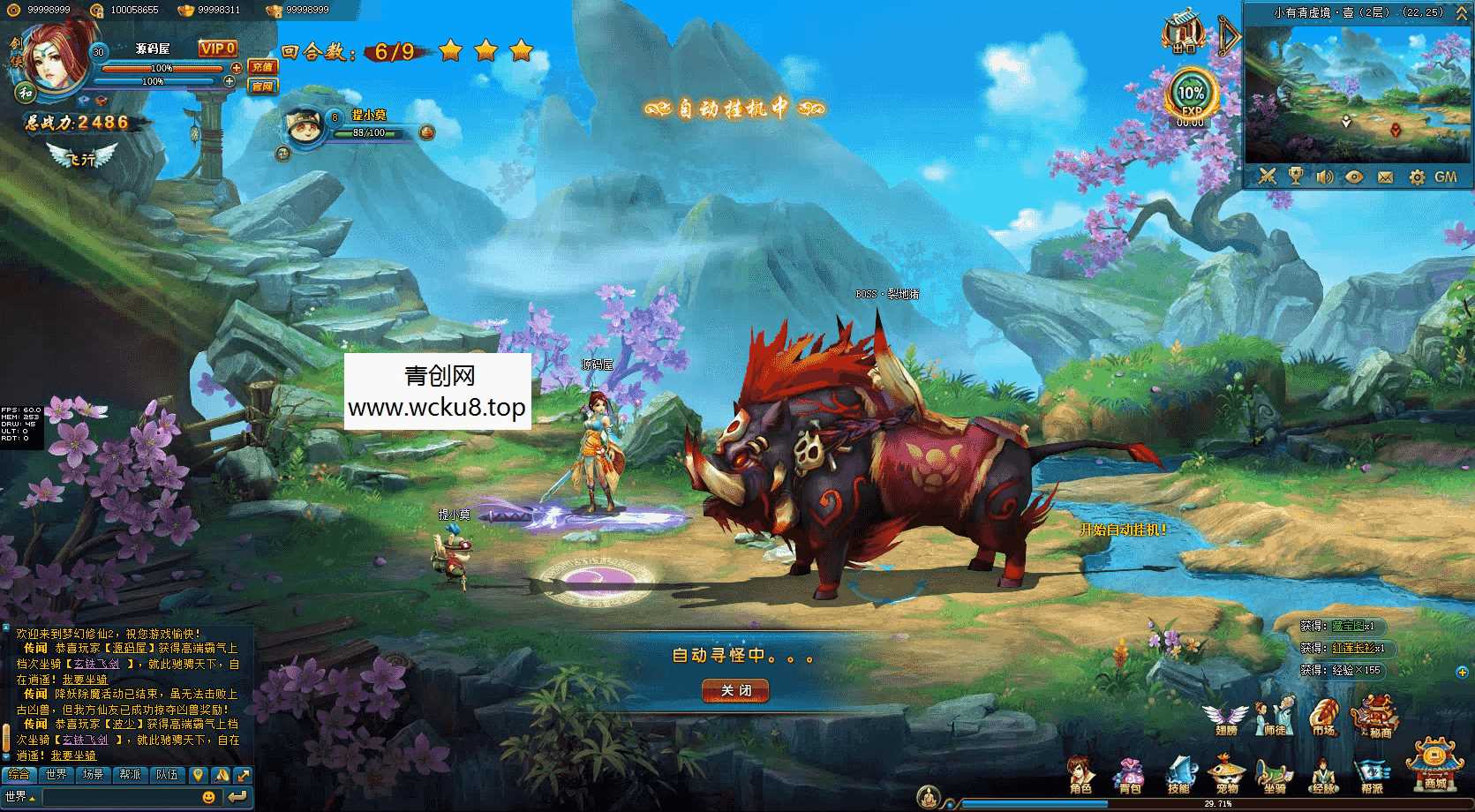This screenshot has width=1475, height=812.
Task: Toggle the eye visibility icon near minimap
Action: pyautogui.click(x=1354, y=177)
